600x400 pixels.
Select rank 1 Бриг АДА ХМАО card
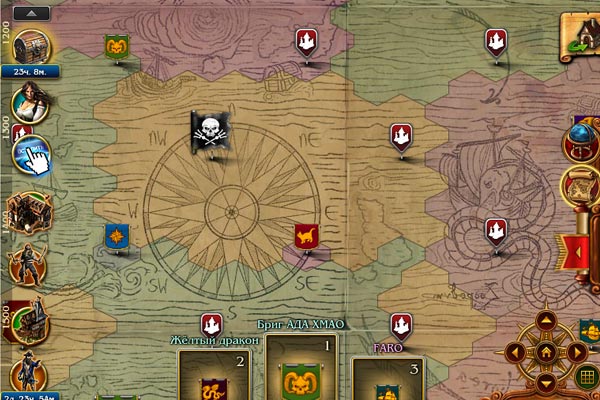click(x=302, y=372)
